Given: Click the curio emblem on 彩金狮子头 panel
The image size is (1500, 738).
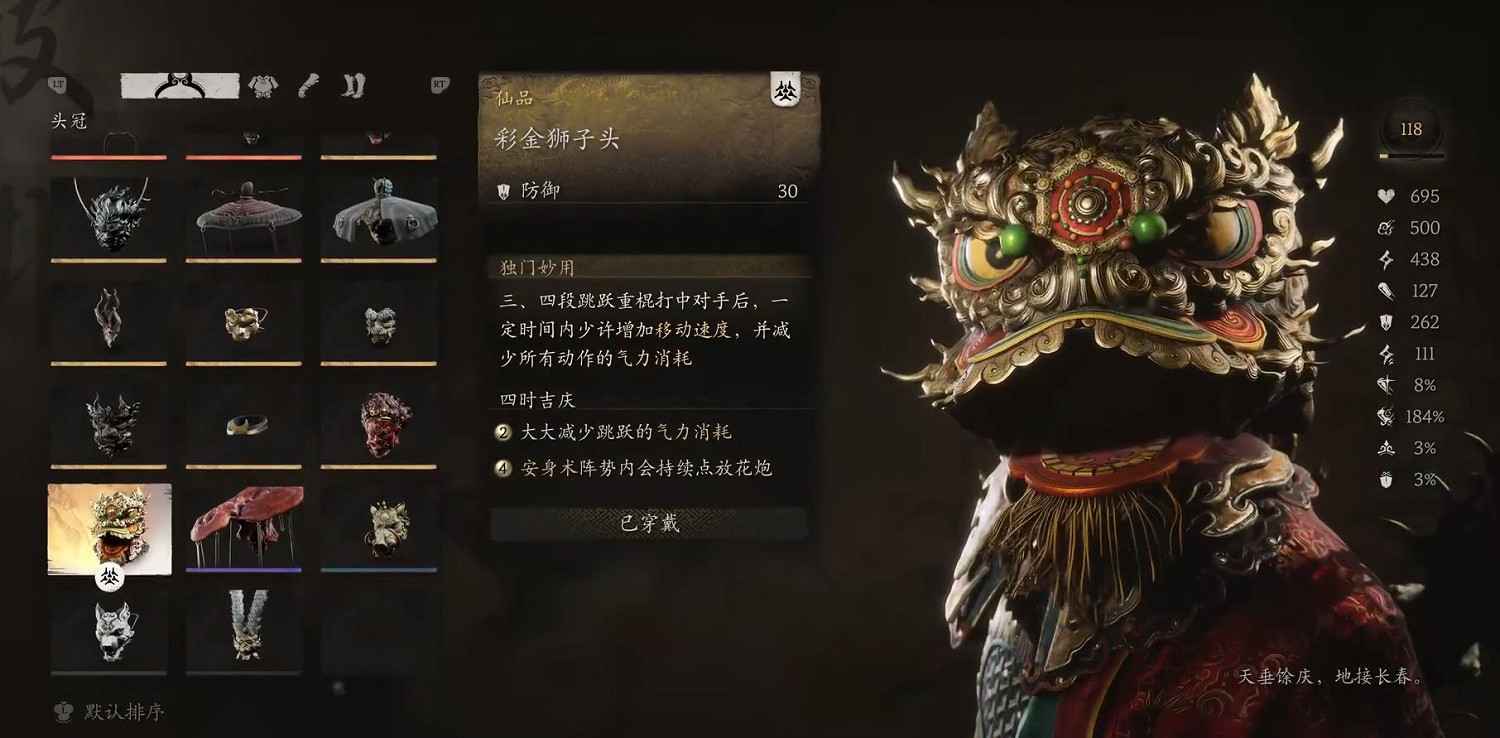Looking at the screenshot, I should (787, 90).
